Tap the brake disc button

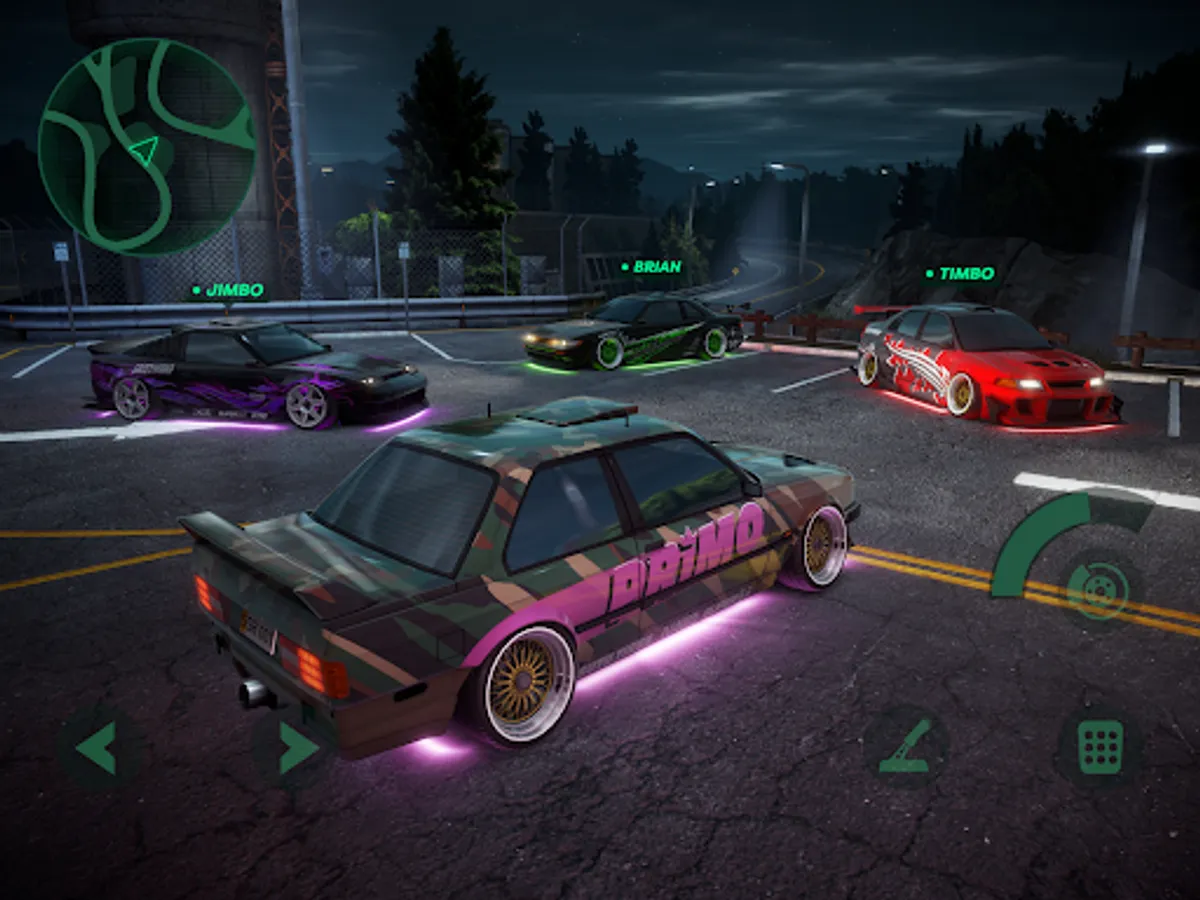[x=1098, y=589]
